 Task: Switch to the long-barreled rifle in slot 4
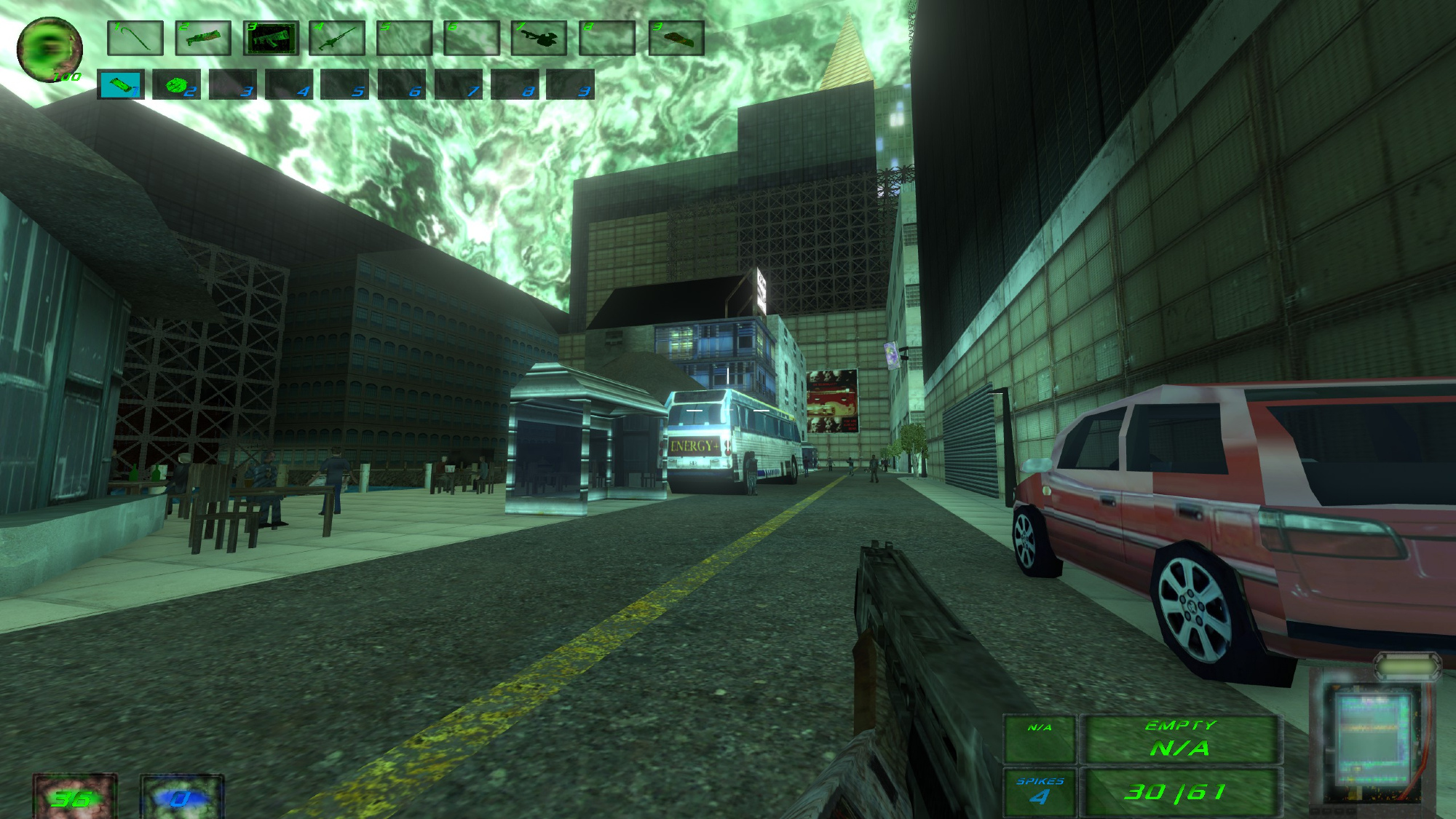337,38
